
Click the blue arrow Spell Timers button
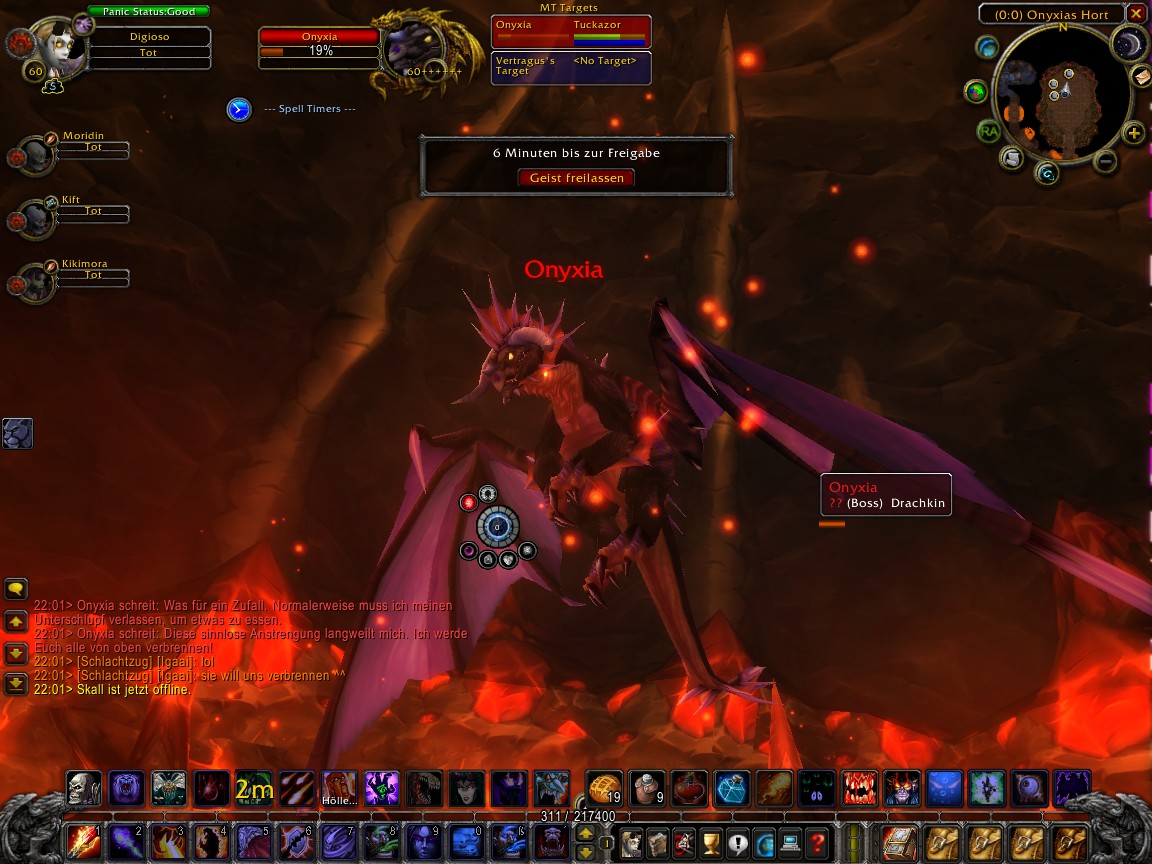coord(239,109)
